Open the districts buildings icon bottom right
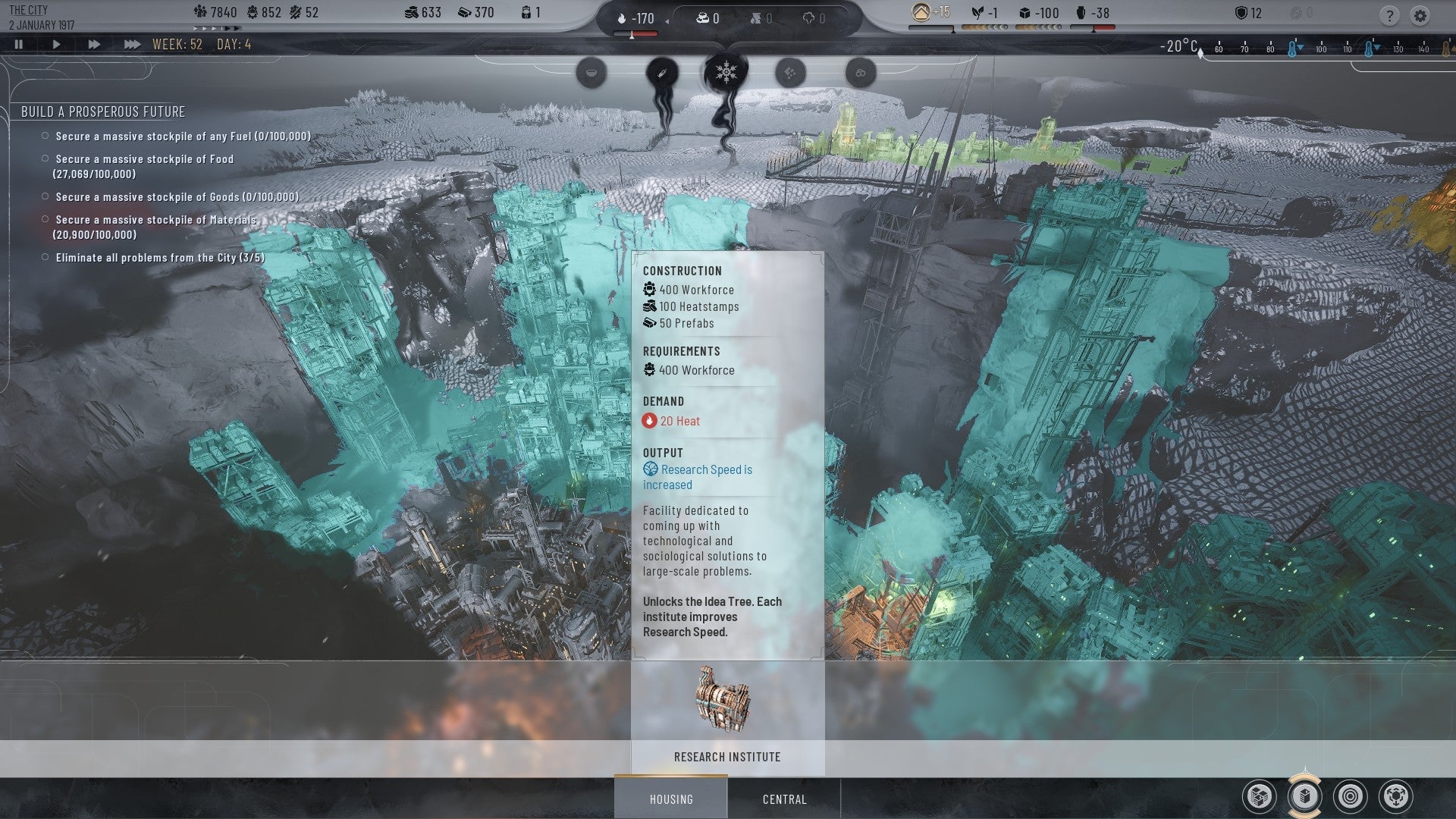 [1259, 797]
